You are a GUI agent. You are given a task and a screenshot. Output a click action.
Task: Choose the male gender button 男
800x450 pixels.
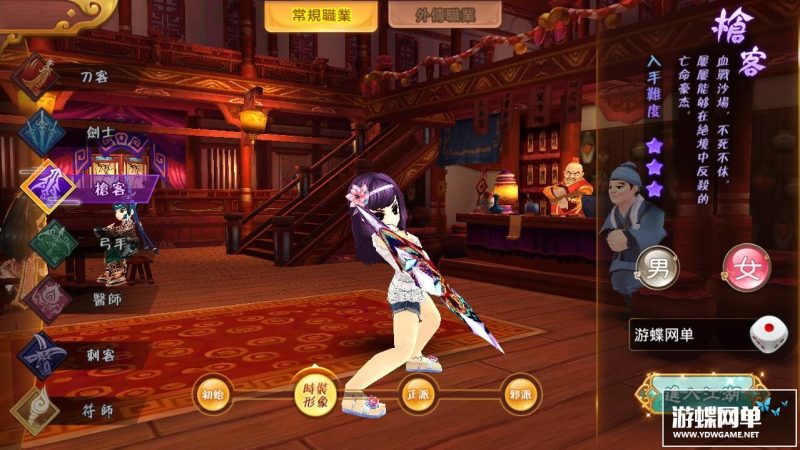tap(658, 268)
